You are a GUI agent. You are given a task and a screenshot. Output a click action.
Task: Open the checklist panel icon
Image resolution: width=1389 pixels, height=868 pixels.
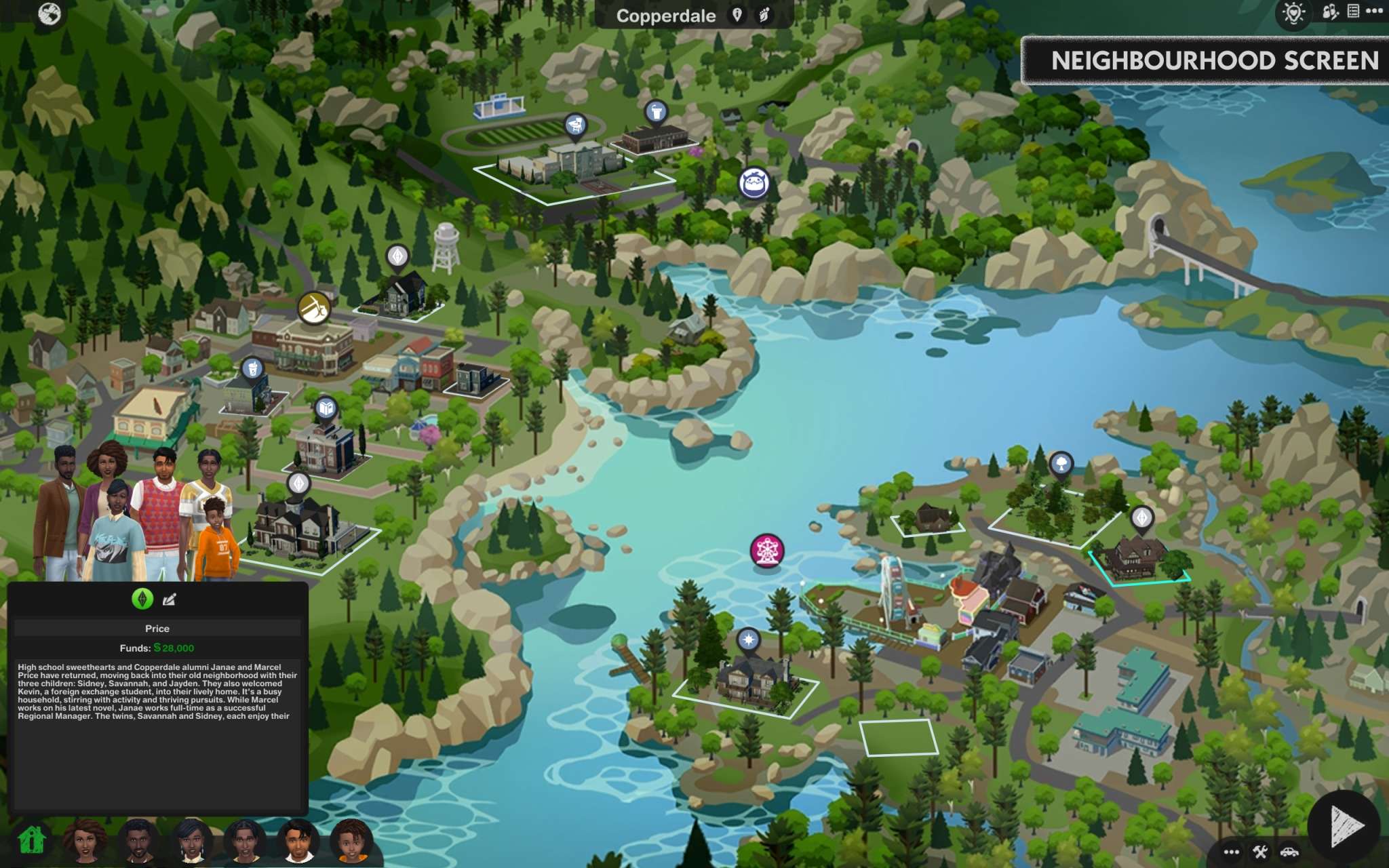coord(1353,11)
